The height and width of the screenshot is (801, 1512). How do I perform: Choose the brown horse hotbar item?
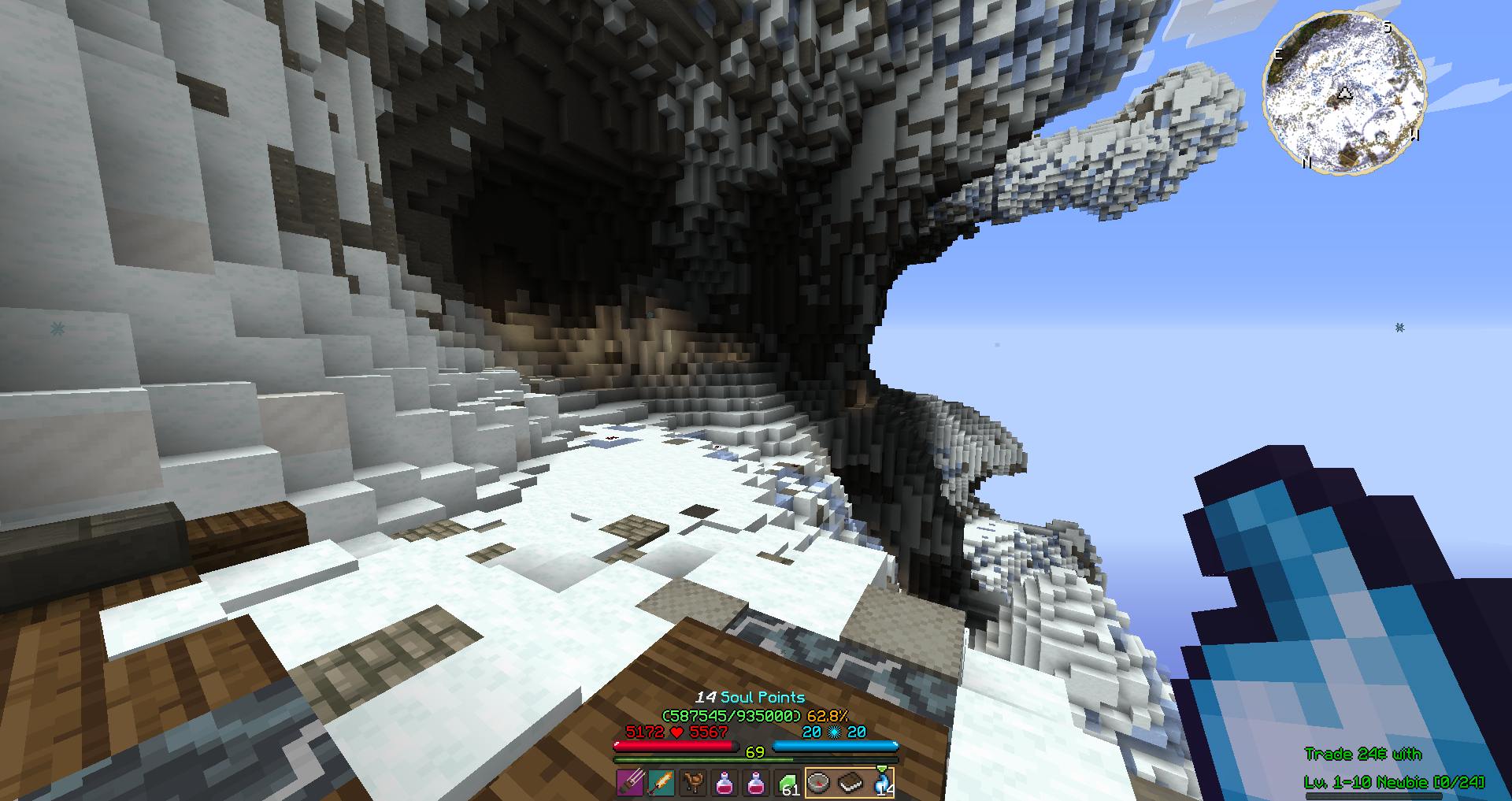click(x=693, y=783)
